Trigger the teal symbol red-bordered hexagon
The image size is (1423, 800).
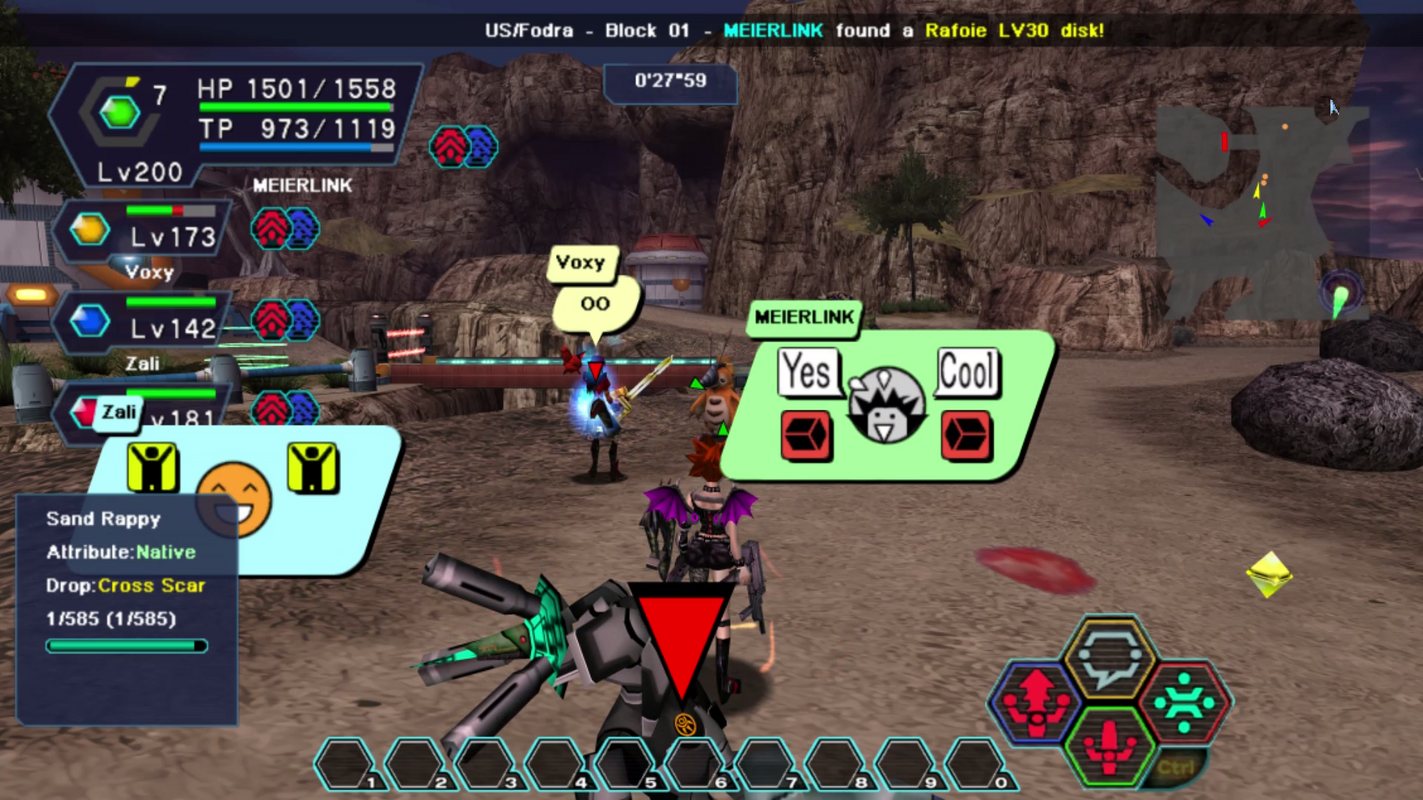click(1184, 702)
